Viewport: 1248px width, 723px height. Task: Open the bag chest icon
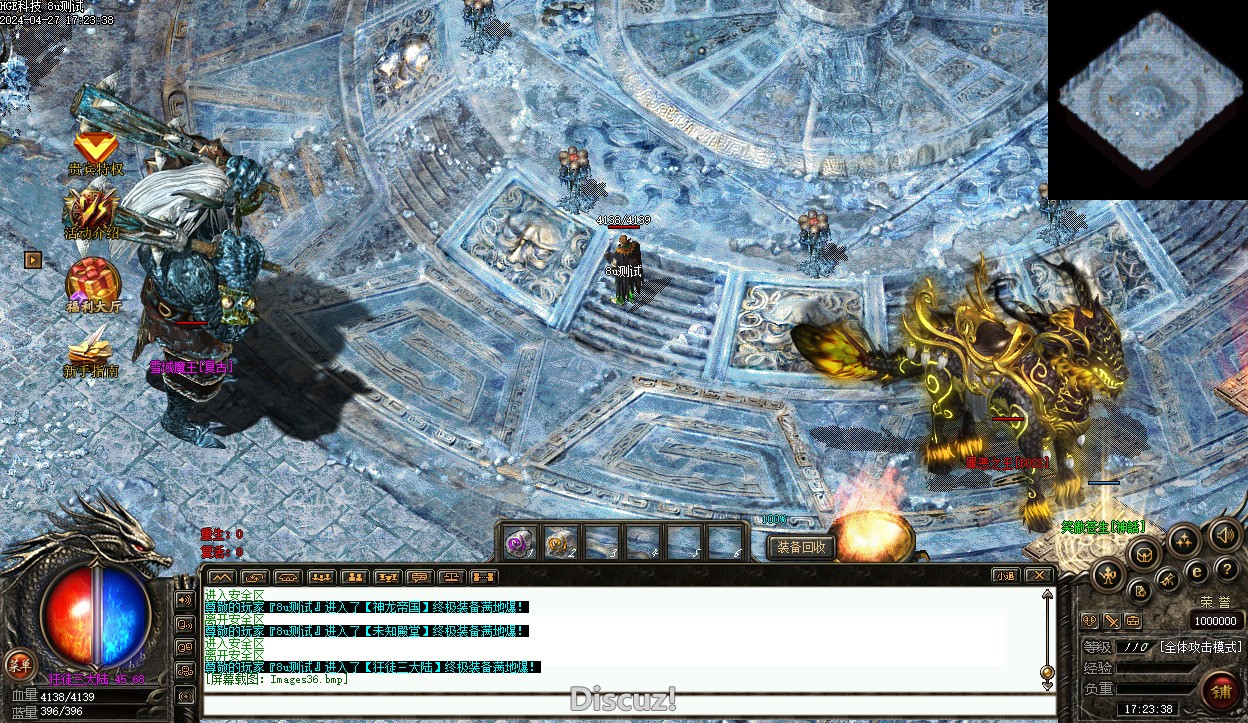click(x=1145, y=553)
